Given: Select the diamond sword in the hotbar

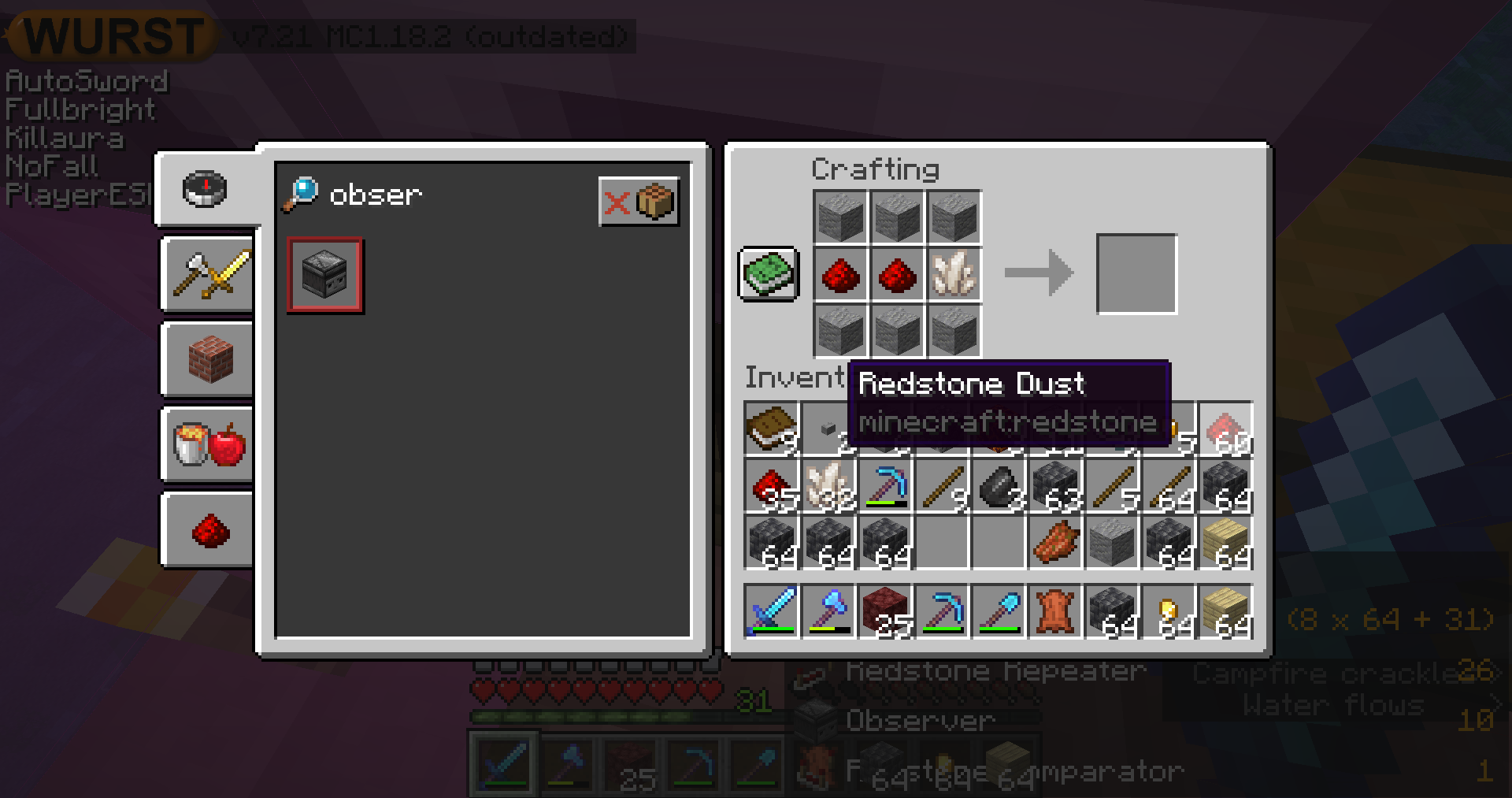Looking at the screenshot, I should (772, 611).
